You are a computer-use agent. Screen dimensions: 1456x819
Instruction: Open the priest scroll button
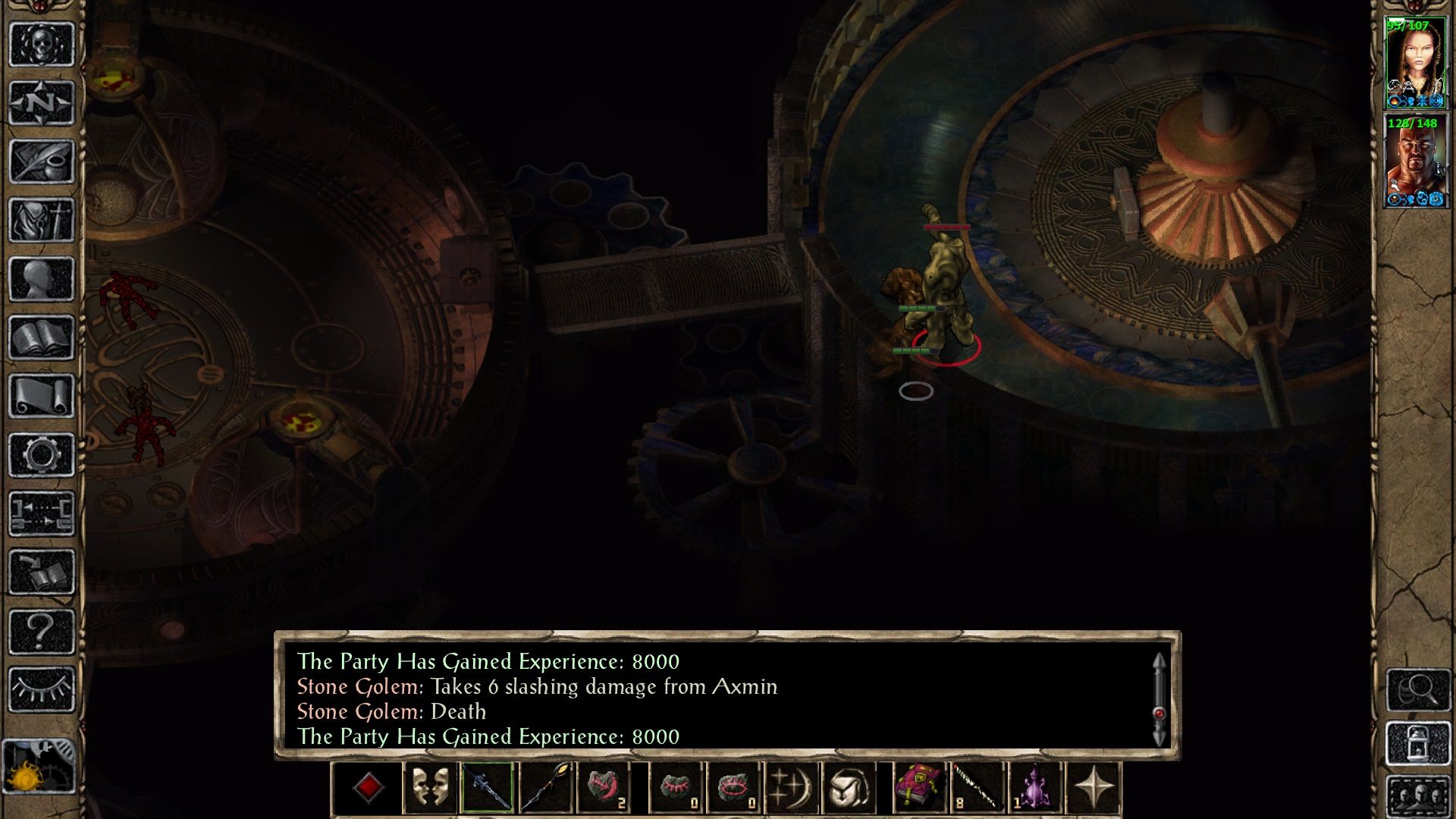[x=42, y=396]
